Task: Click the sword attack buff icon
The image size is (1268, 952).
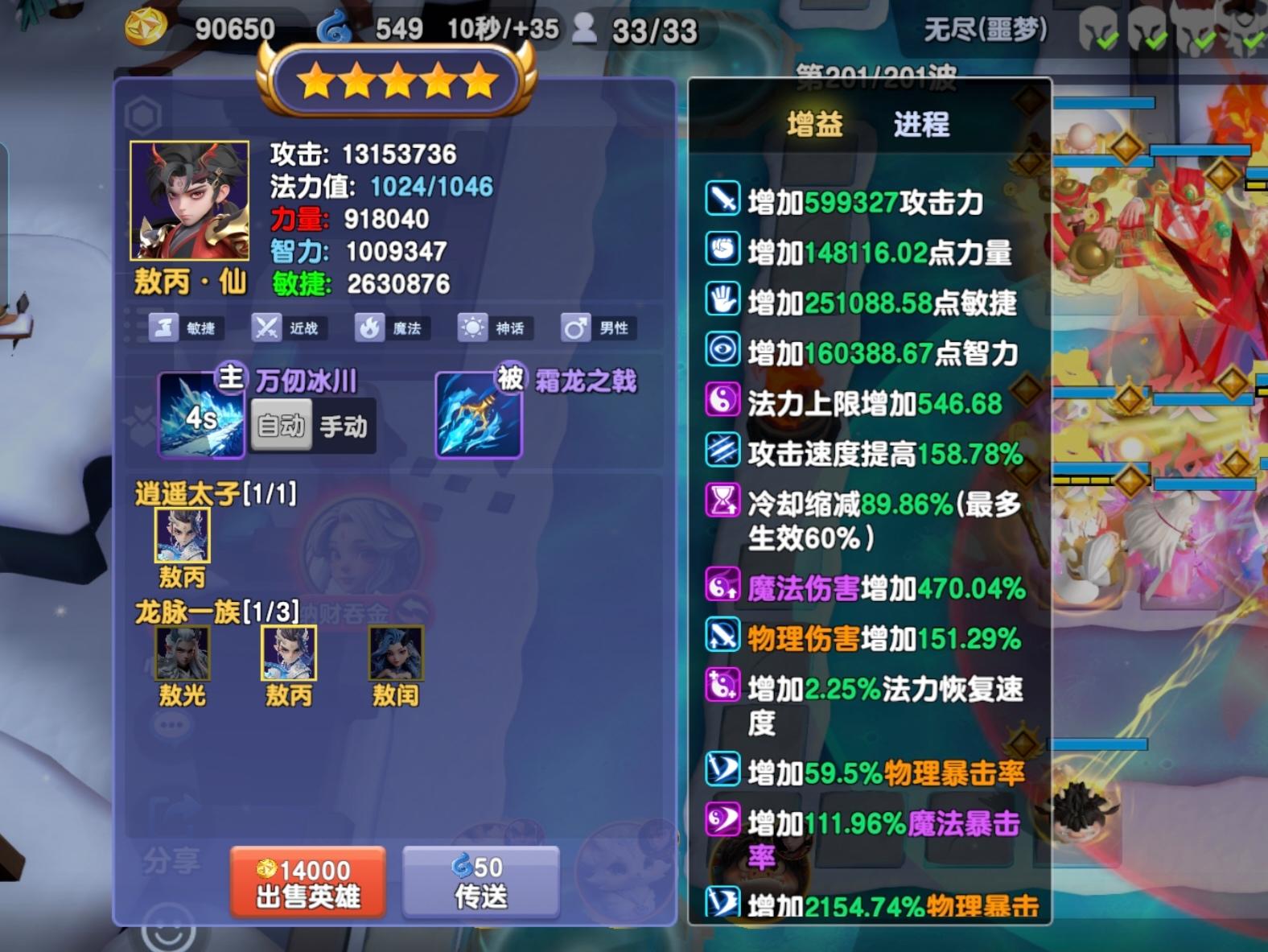Action: (722, 198)
